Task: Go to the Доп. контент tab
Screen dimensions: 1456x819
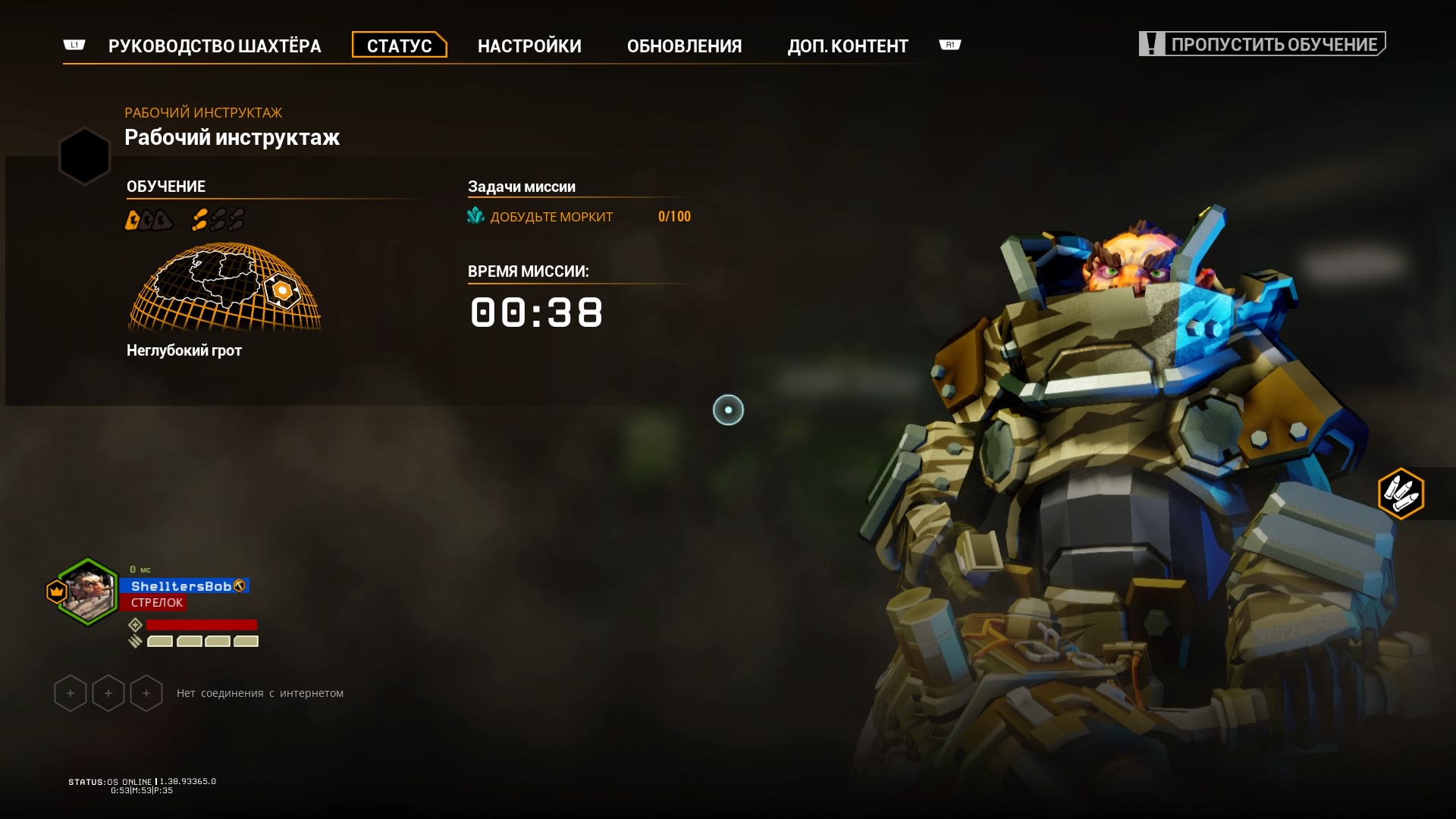Action: pyautogui.click(x=847, y=46)
